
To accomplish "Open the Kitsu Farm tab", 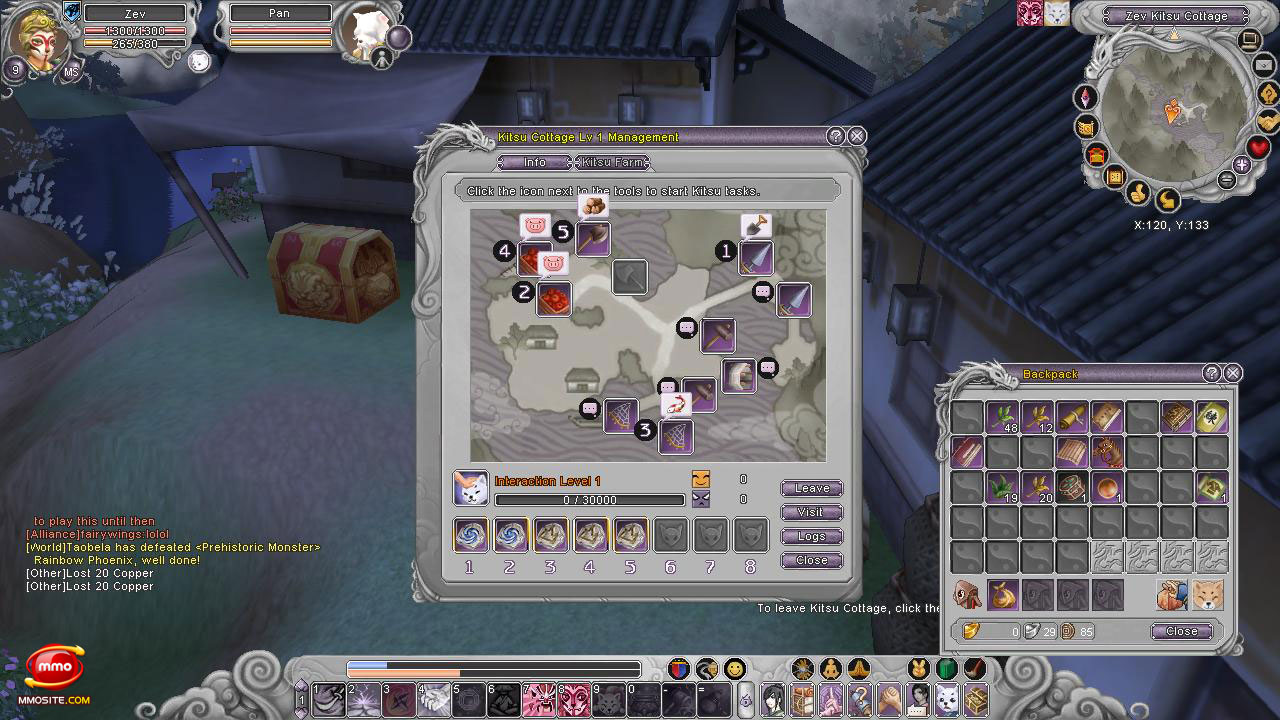I will (613, 162).
